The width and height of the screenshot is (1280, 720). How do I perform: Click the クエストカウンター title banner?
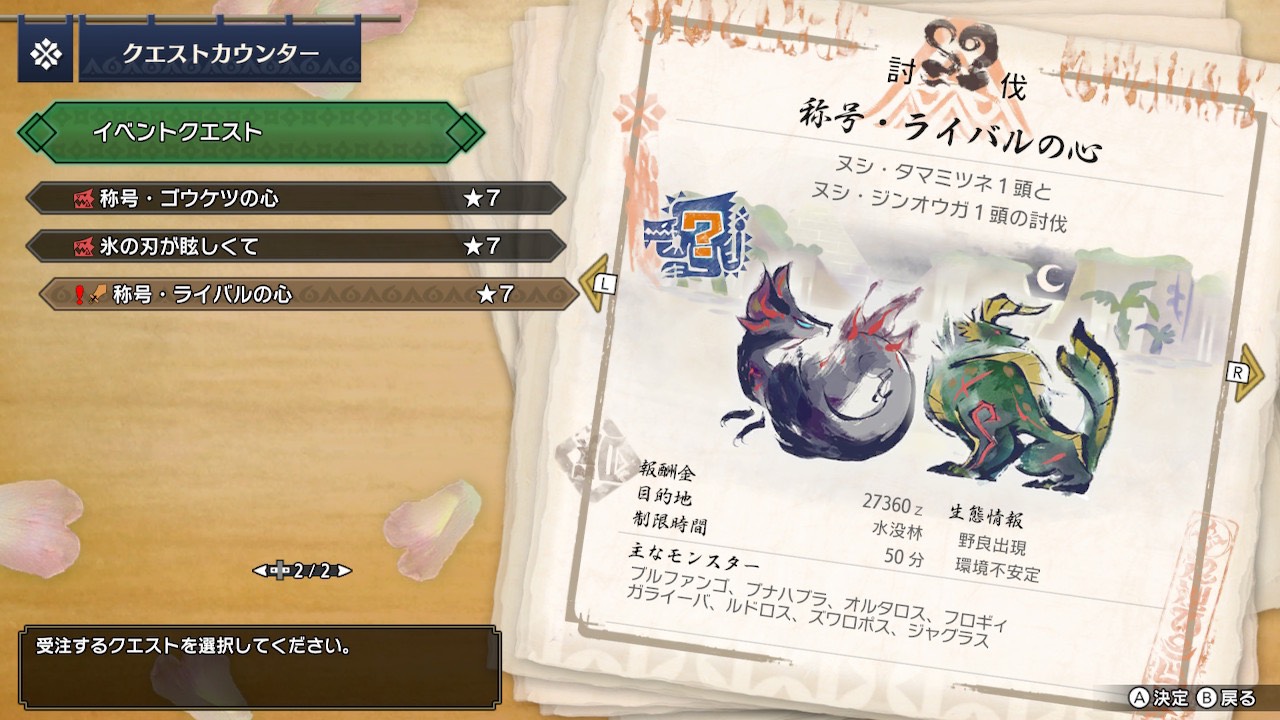click(x=219, y=53)
